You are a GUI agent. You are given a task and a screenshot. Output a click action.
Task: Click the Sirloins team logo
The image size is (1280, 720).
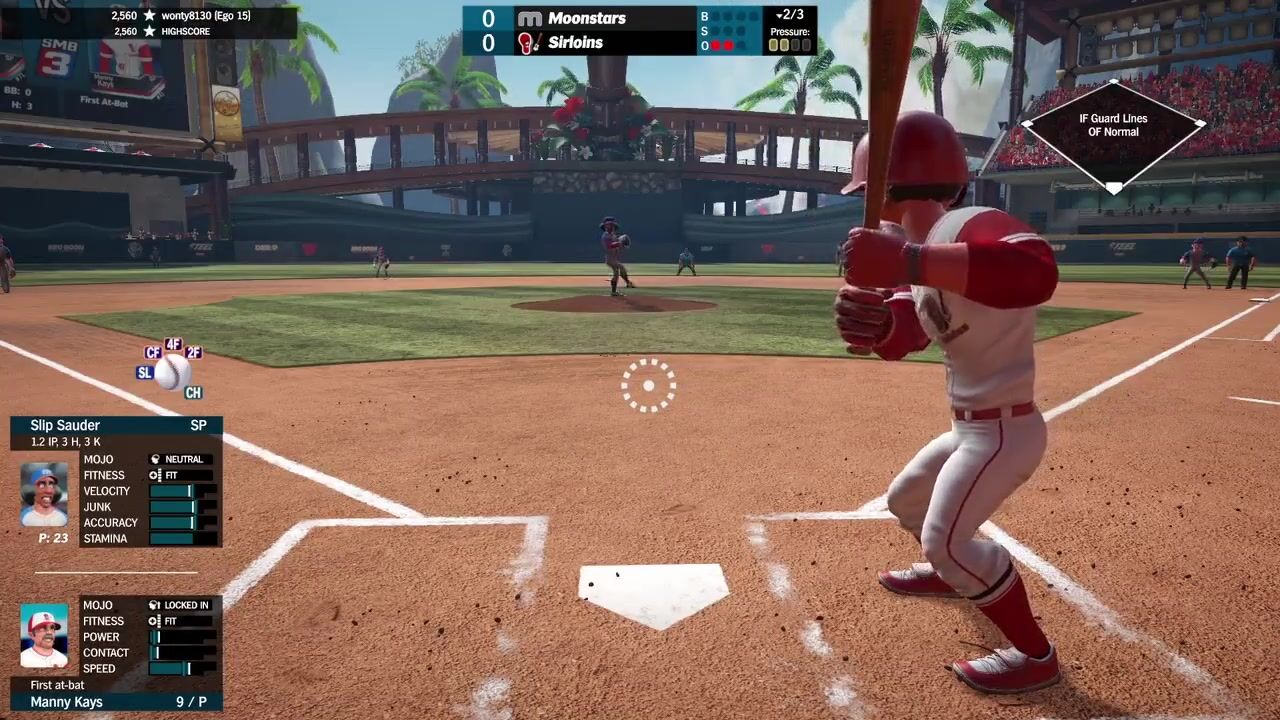coord(529,43)
